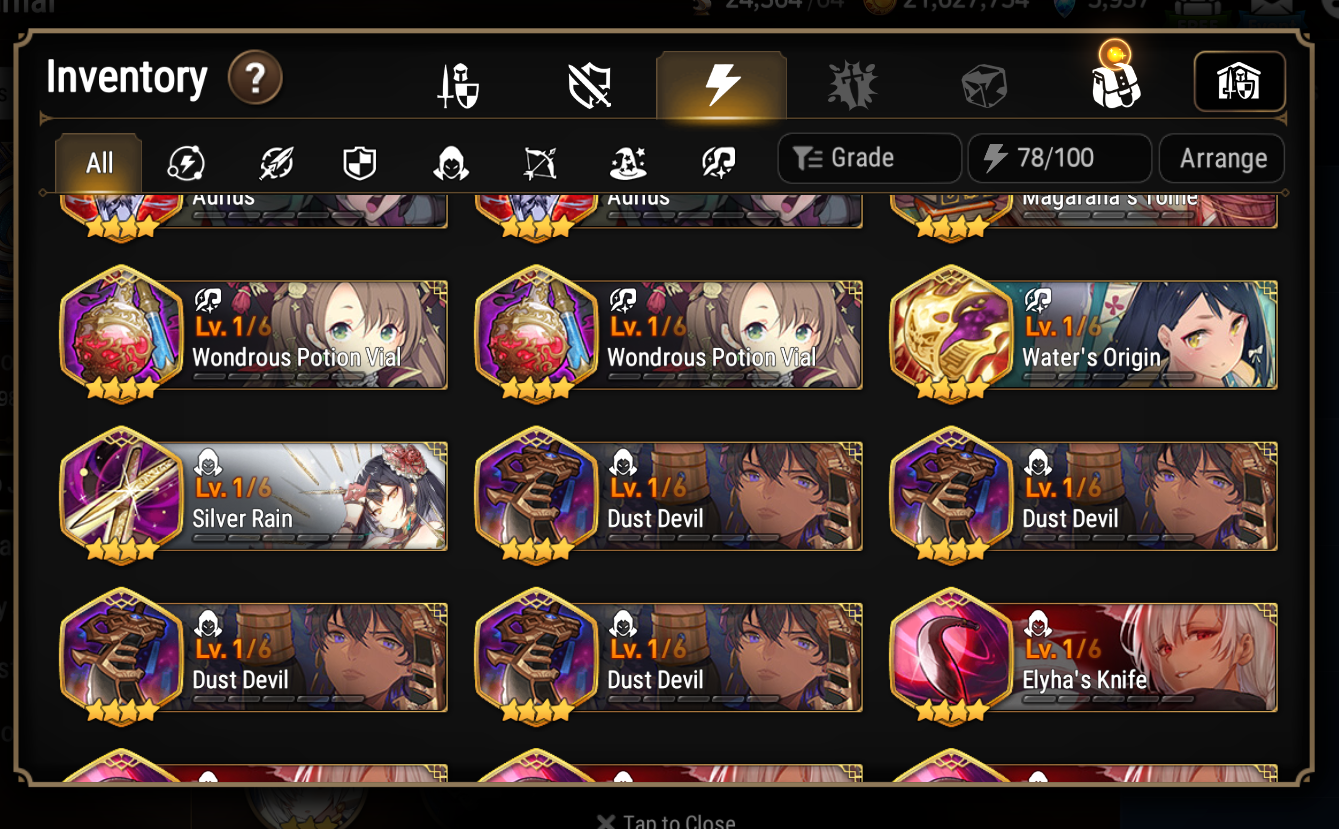
Task: Select the Silver Rain artifact
Action: [255, 497]
